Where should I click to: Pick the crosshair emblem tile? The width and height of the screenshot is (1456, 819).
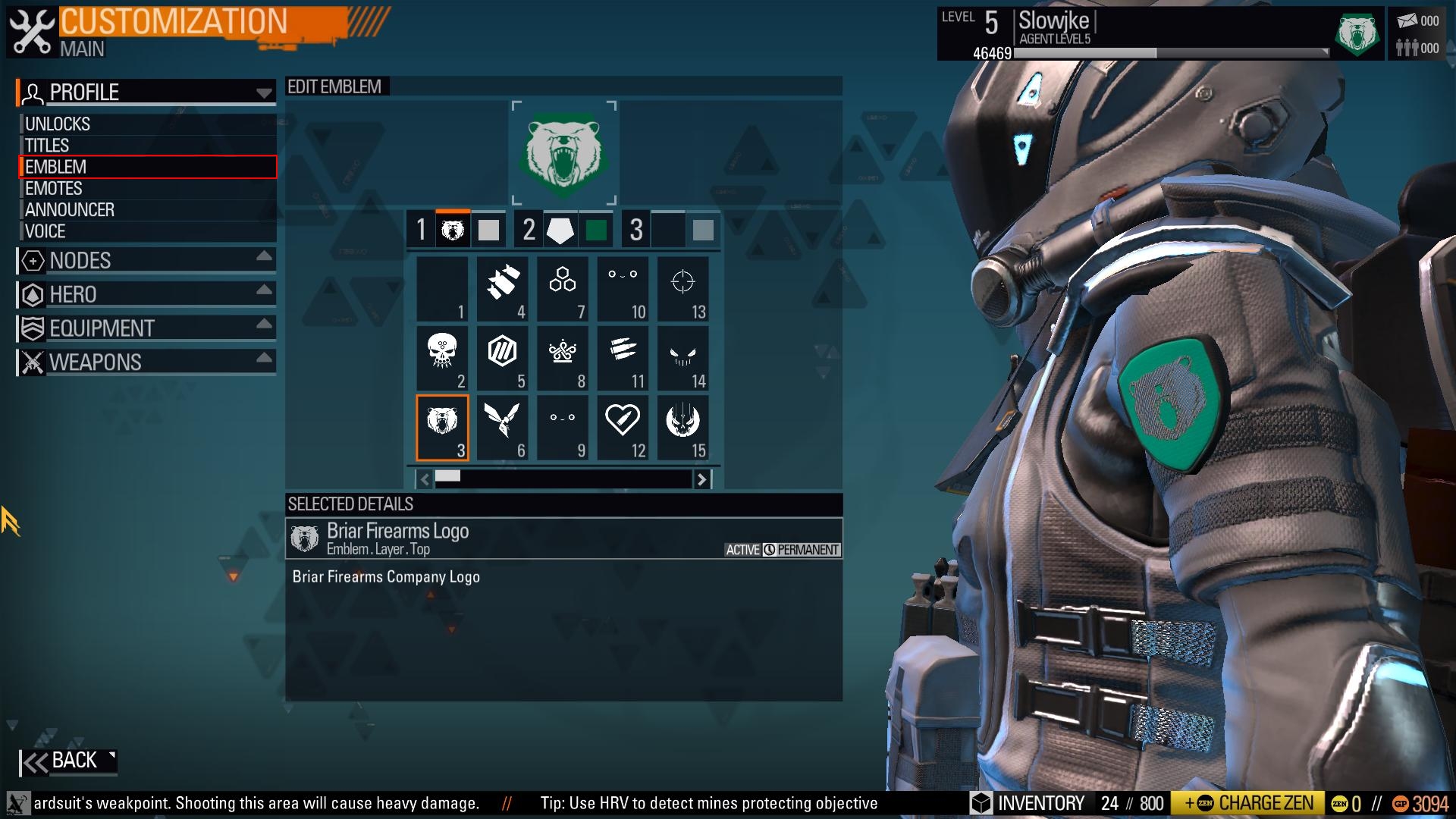pos(682,289)
